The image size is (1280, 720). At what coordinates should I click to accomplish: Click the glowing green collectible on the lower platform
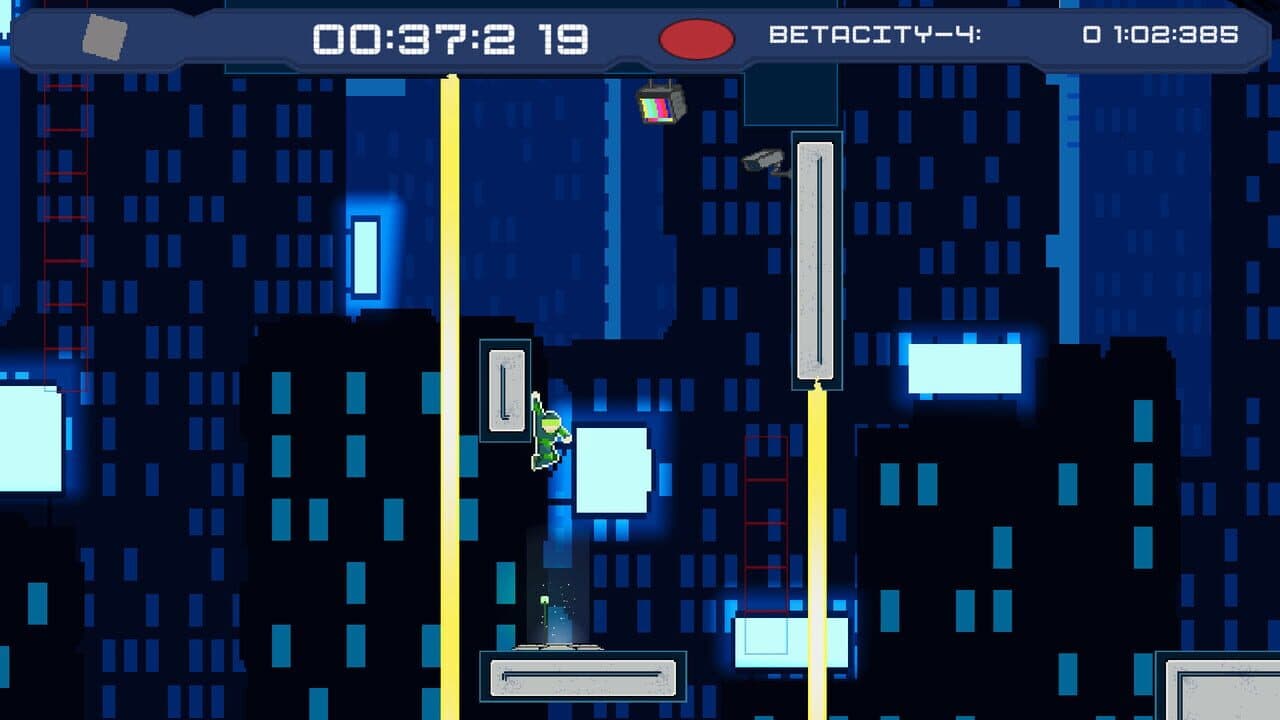coord(545,600)
